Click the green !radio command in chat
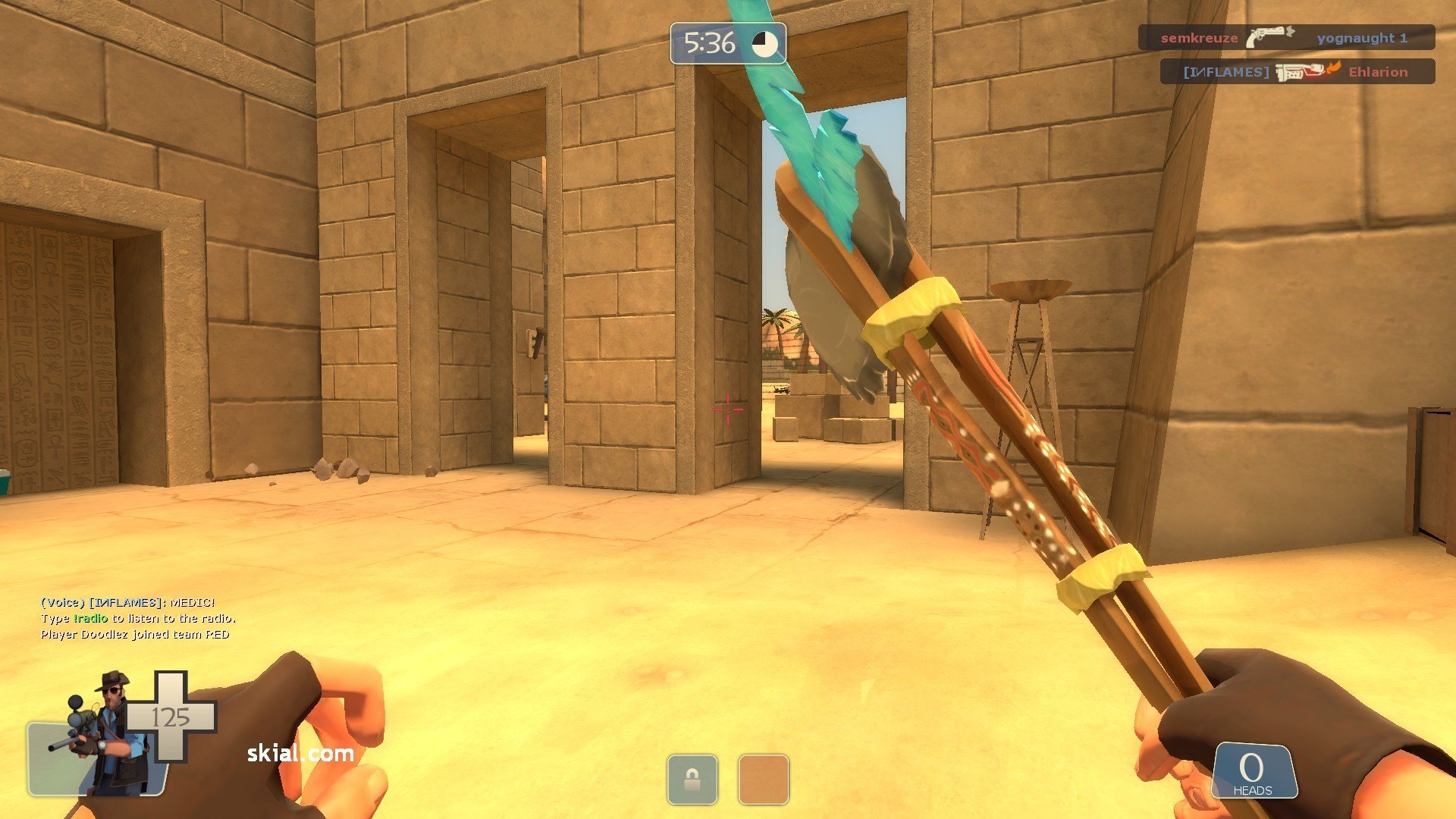1456x819 pixels. click(x=90, y=618)
